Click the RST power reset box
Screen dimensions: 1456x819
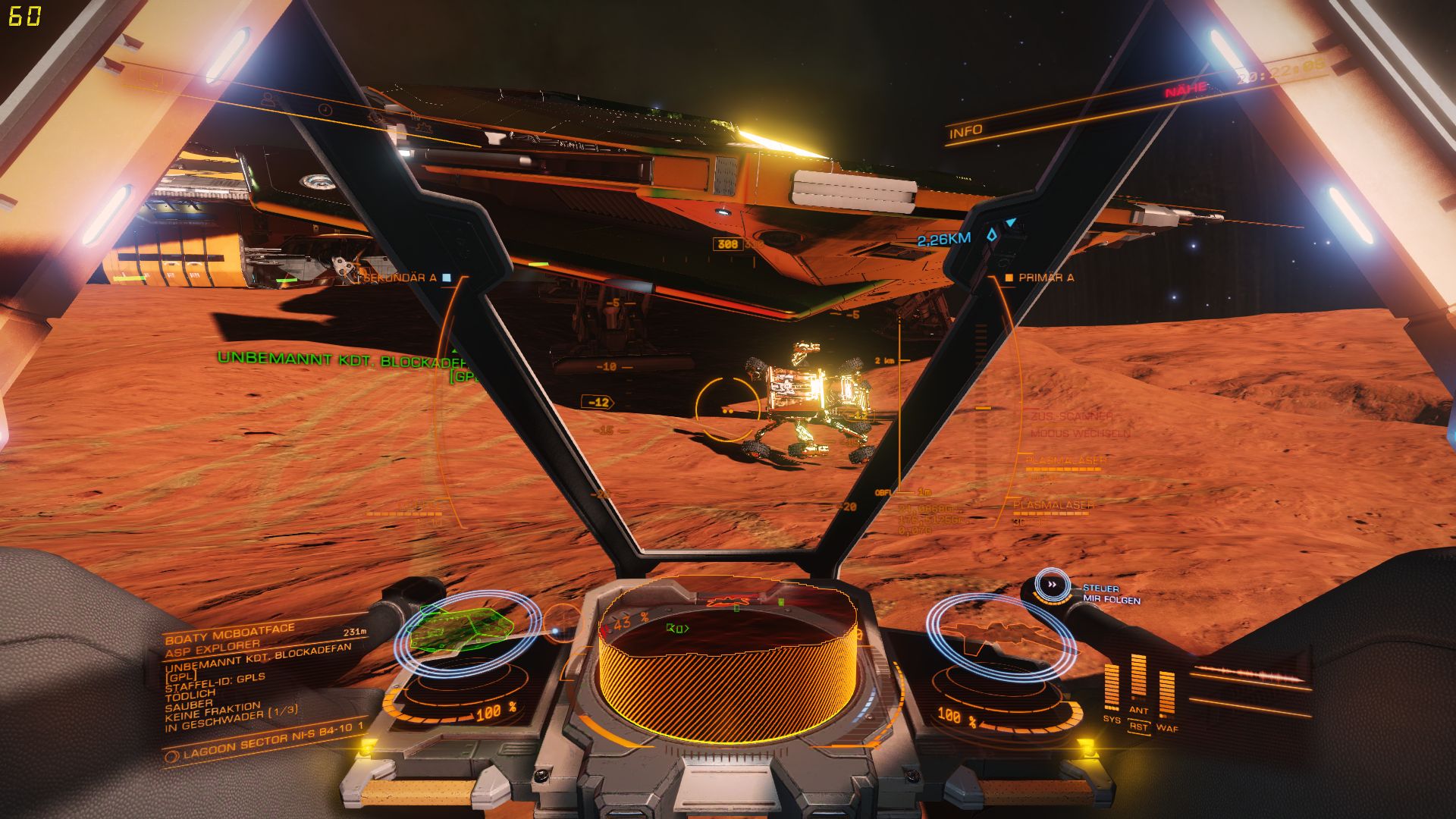point(1138,726)
